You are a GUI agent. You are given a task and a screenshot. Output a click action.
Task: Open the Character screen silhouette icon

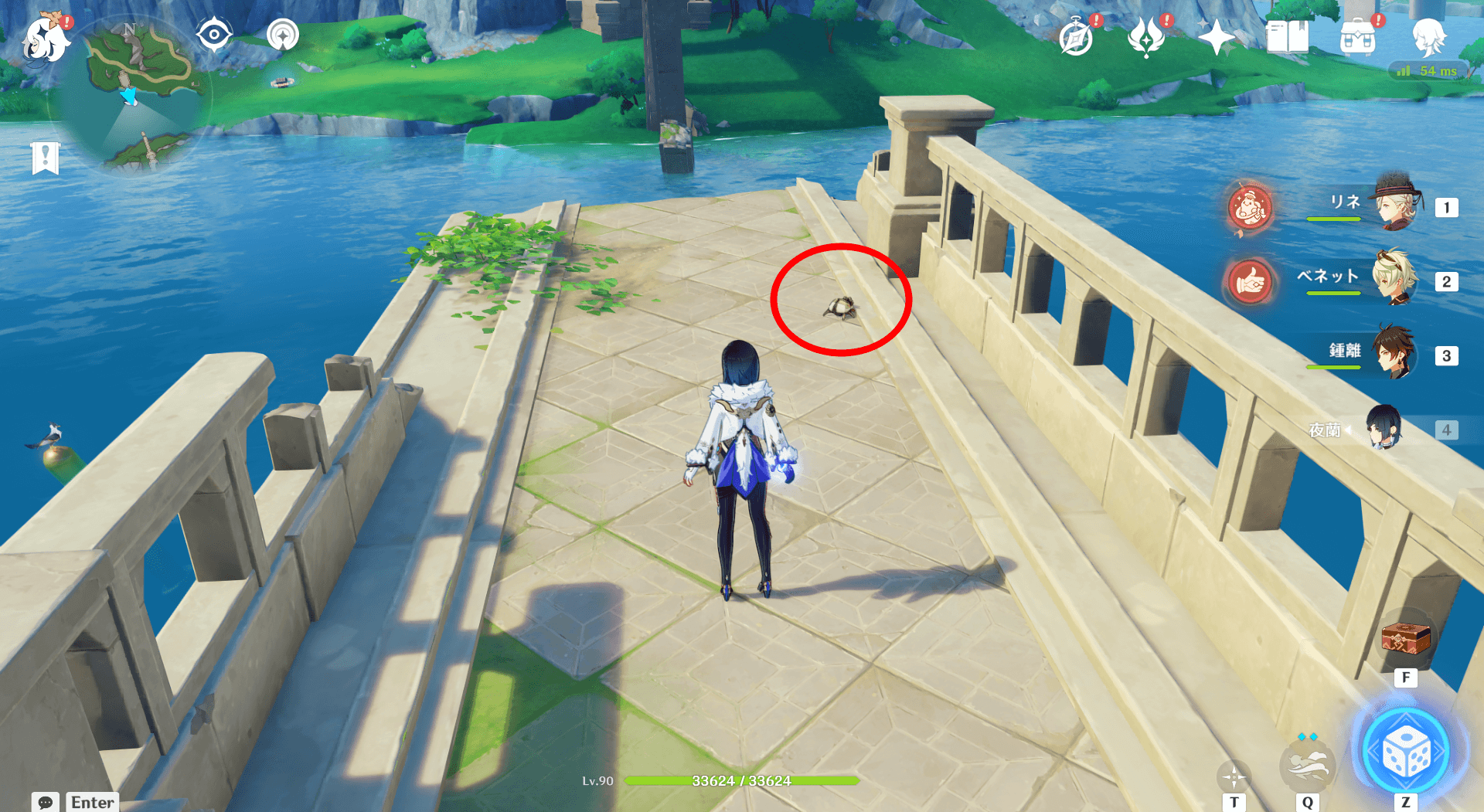(x=1429, y=36)
